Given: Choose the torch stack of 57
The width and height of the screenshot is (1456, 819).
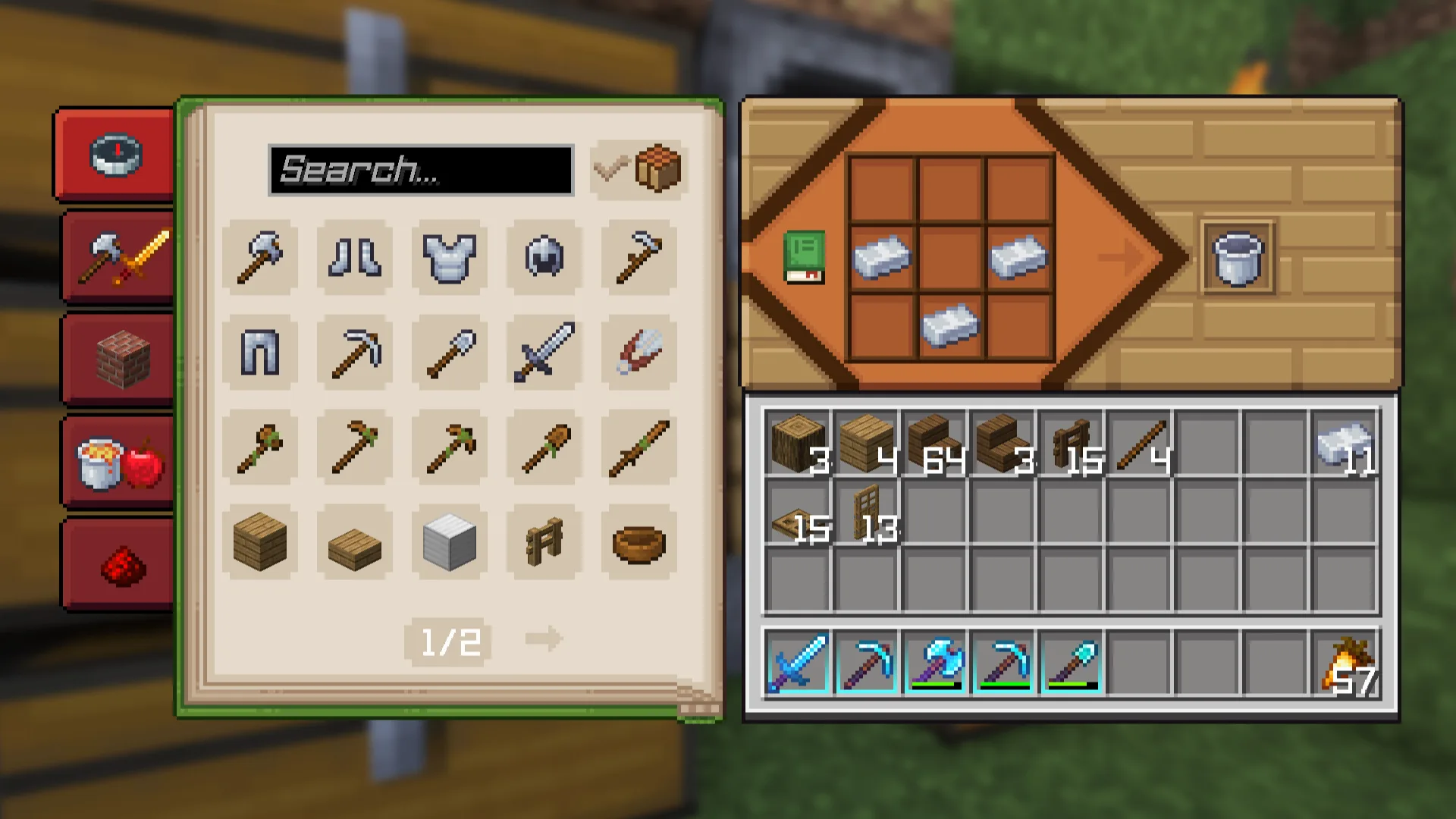Looking at the screenshot, I should click(x=1344, y=664).
